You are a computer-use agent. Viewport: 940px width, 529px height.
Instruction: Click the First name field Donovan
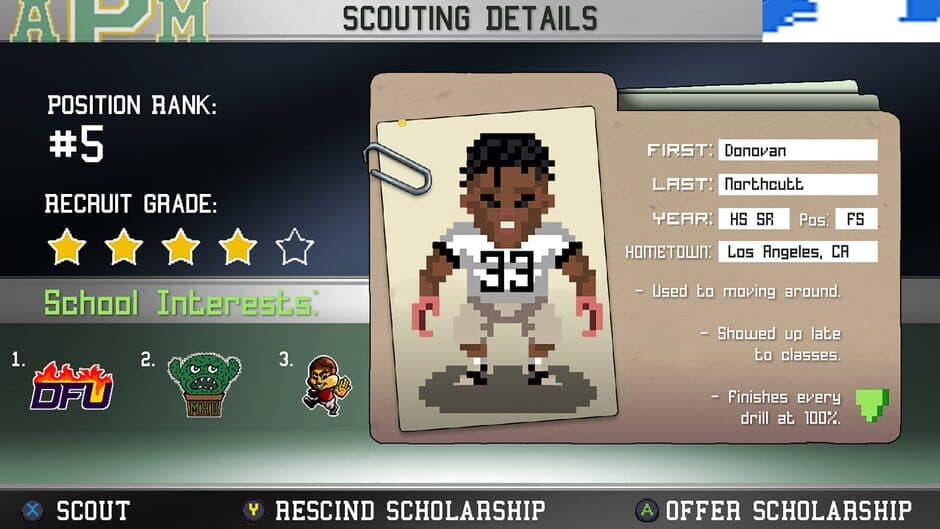click(x=797, y=151)
